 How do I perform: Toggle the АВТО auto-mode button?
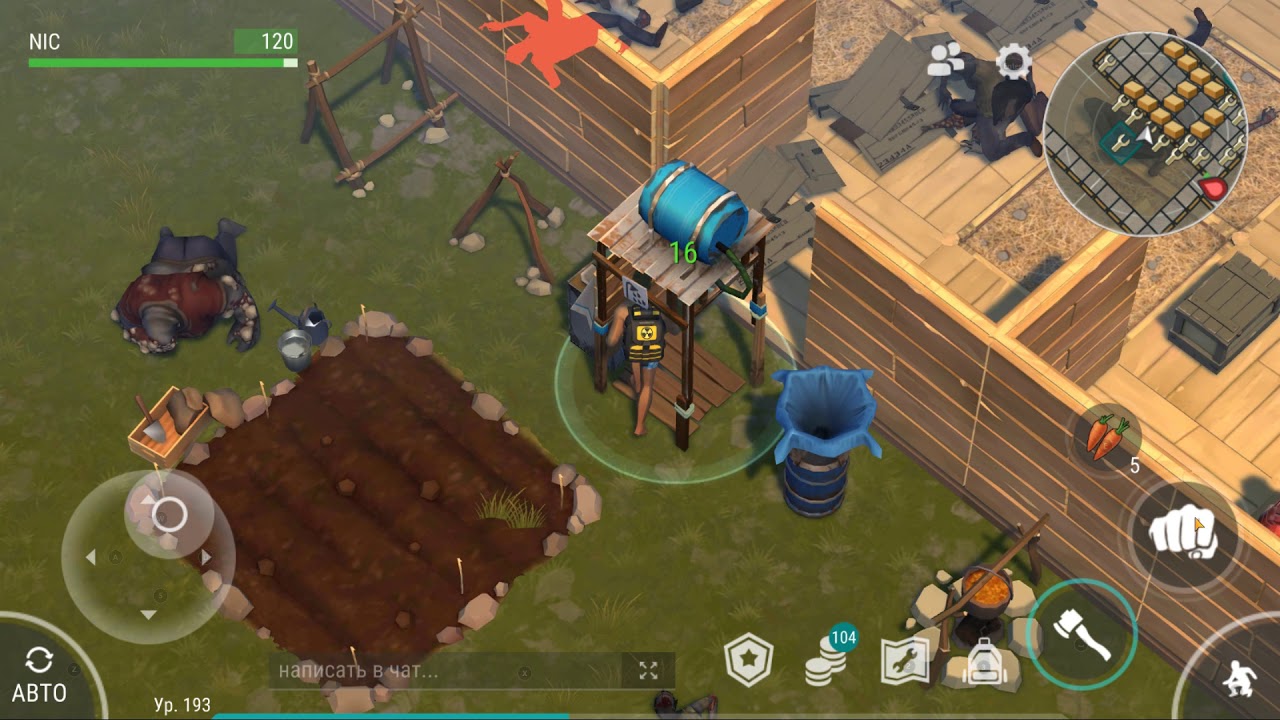point(40,675)
